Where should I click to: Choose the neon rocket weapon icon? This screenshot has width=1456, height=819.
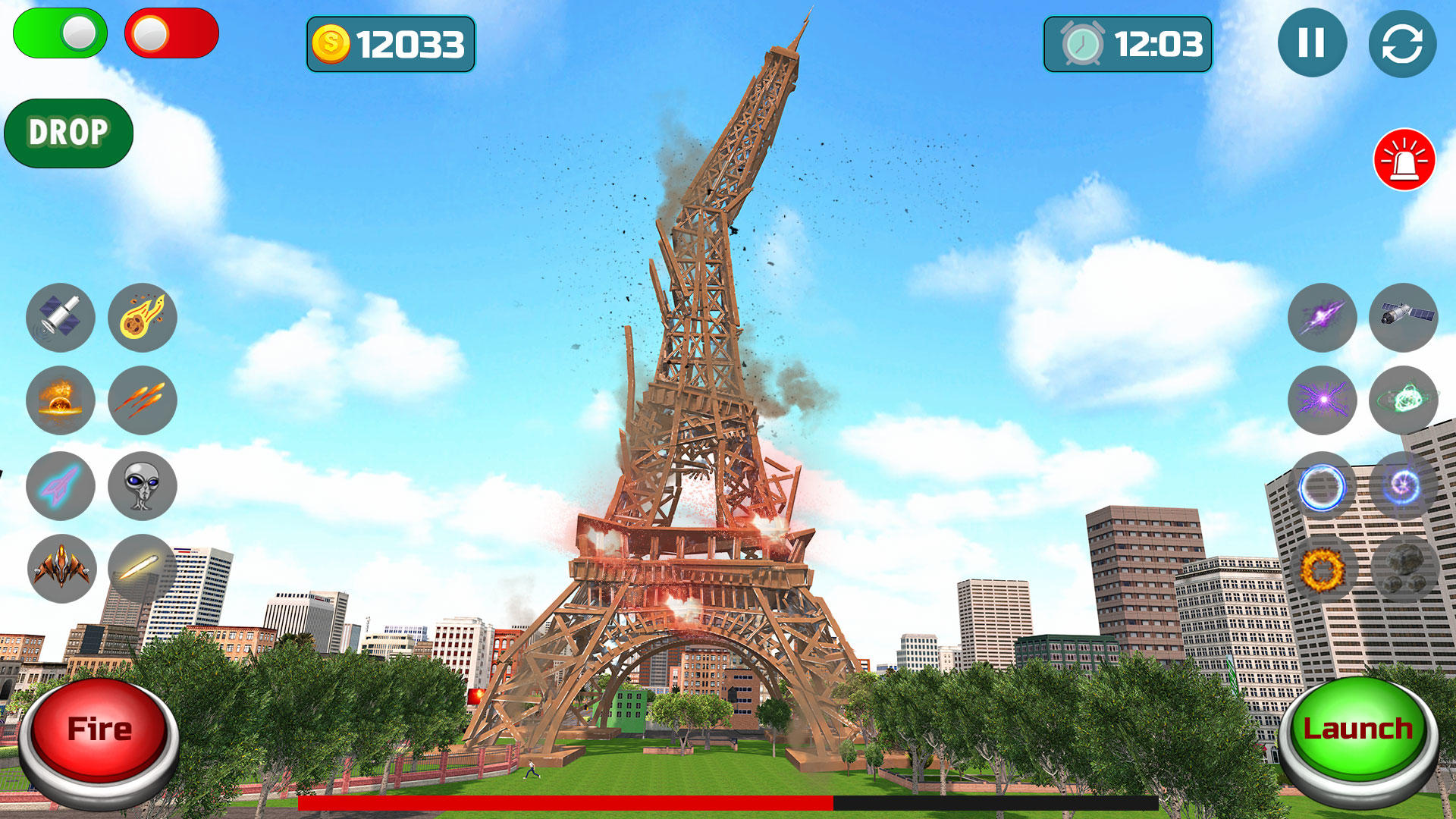(61, 486)
